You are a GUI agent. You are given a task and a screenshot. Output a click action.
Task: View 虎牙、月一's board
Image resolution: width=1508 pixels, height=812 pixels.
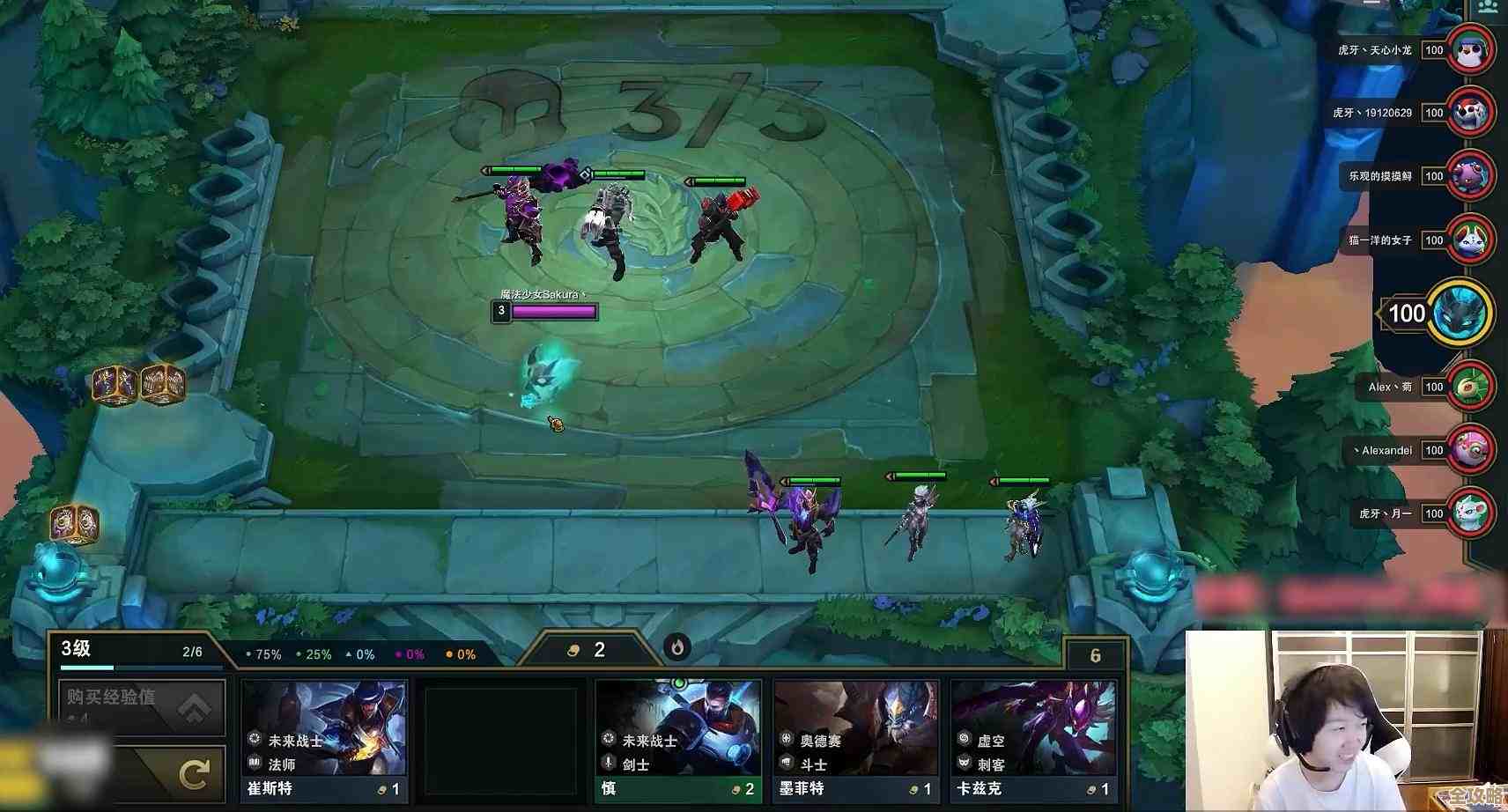(x=1470, y=513)
